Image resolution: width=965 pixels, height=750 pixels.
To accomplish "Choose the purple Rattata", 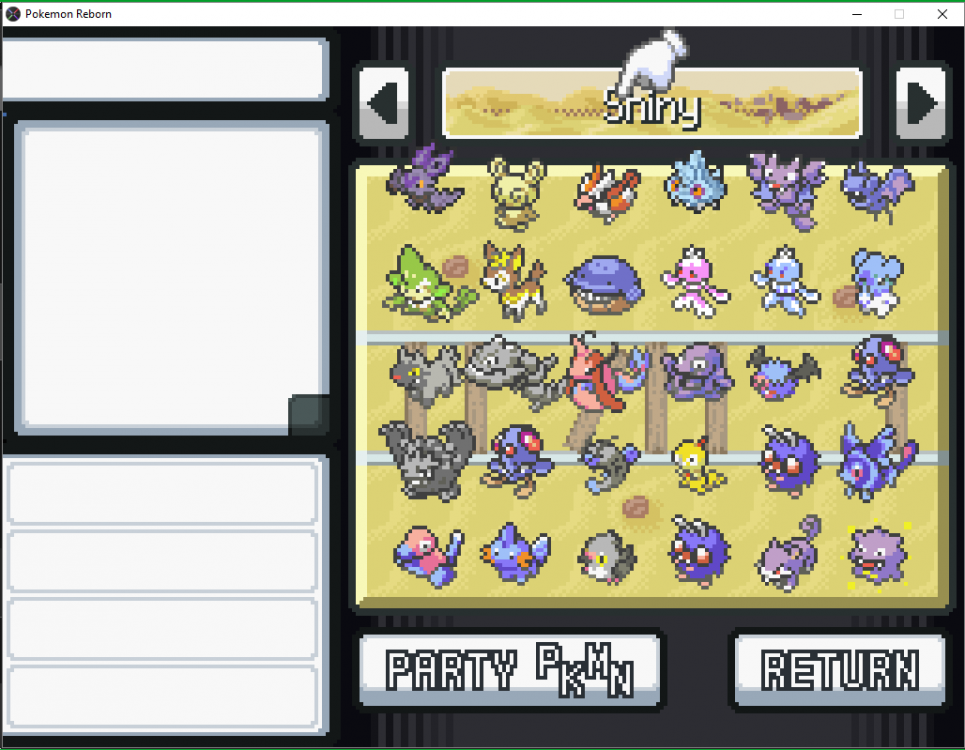I will 787,553.
